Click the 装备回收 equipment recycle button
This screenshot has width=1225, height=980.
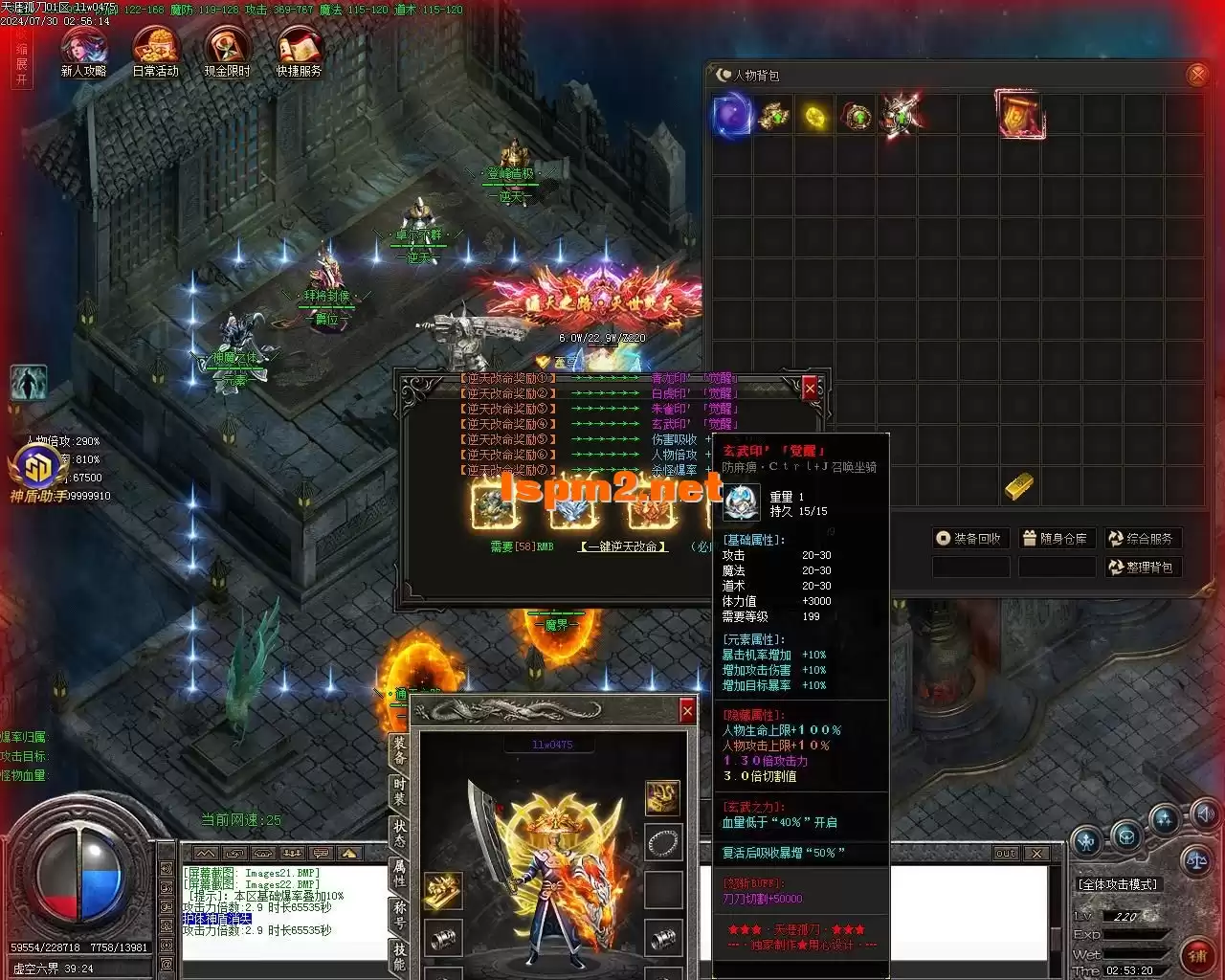[x=969, y=539]
